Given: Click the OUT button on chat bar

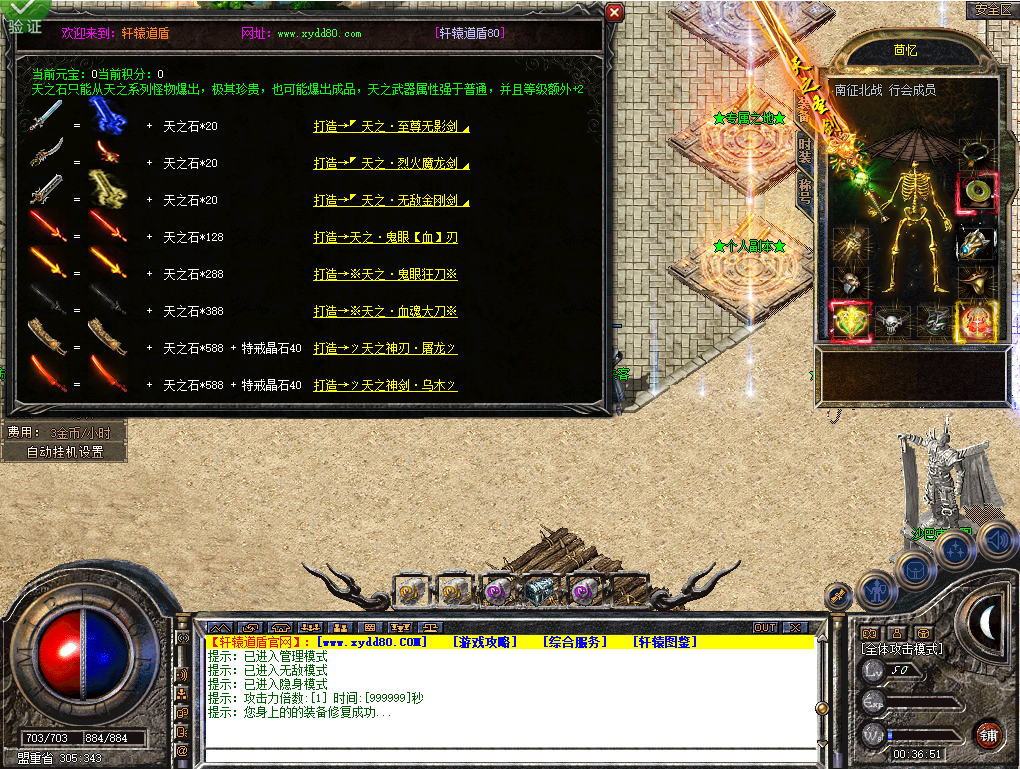Looking at the screenshot, I should pyautogui.click(x=764, y=628).
